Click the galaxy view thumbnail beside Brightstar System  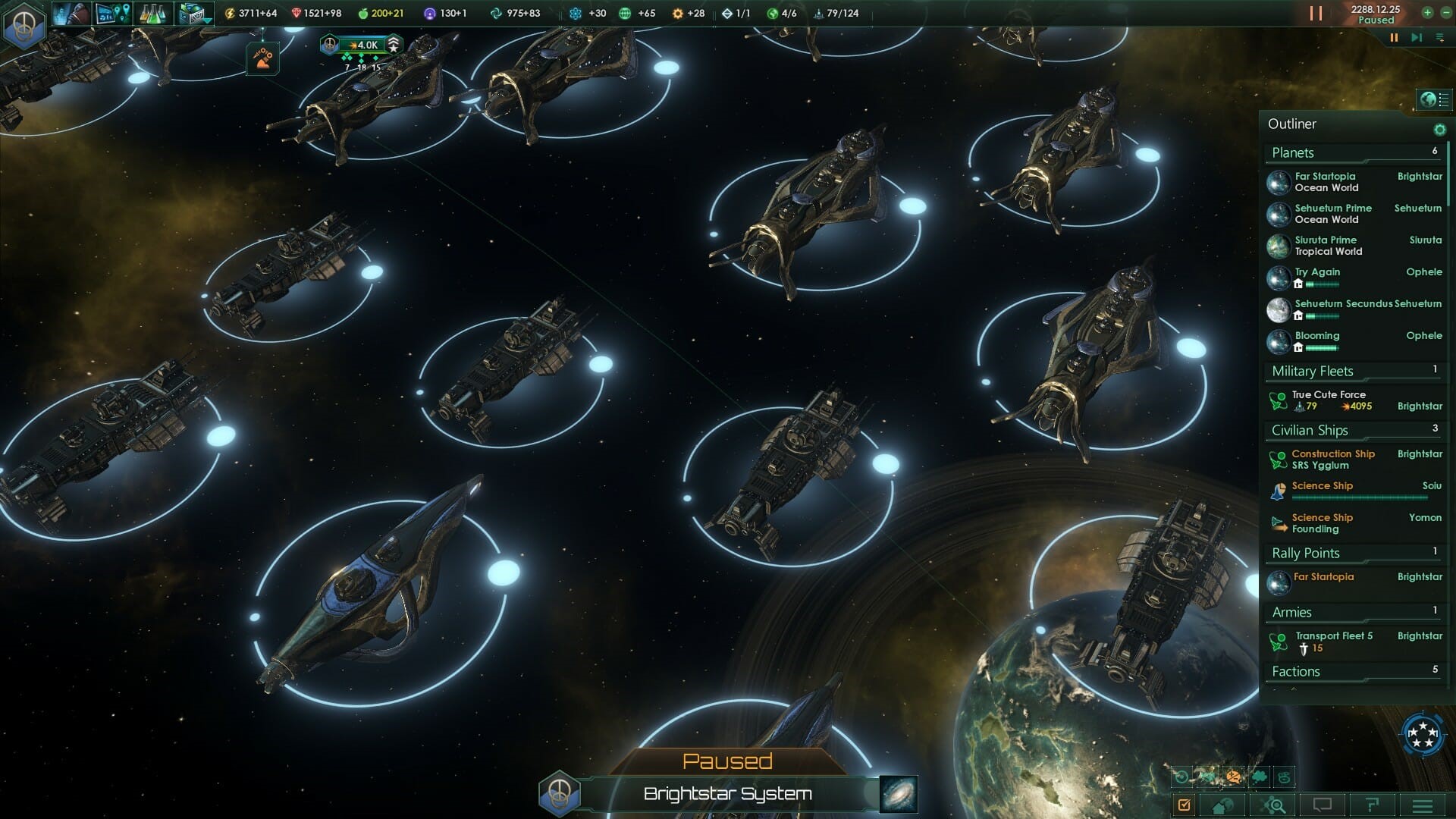tap(899, 795)
